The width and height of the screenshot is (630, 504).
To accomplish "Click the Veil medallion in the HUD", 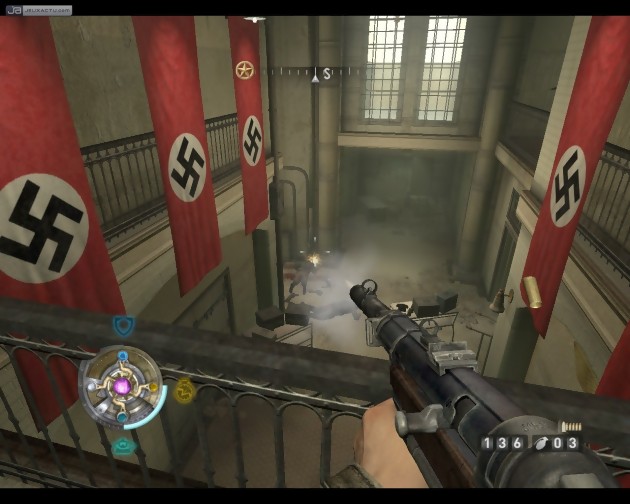I will click(x=123, y=386).
